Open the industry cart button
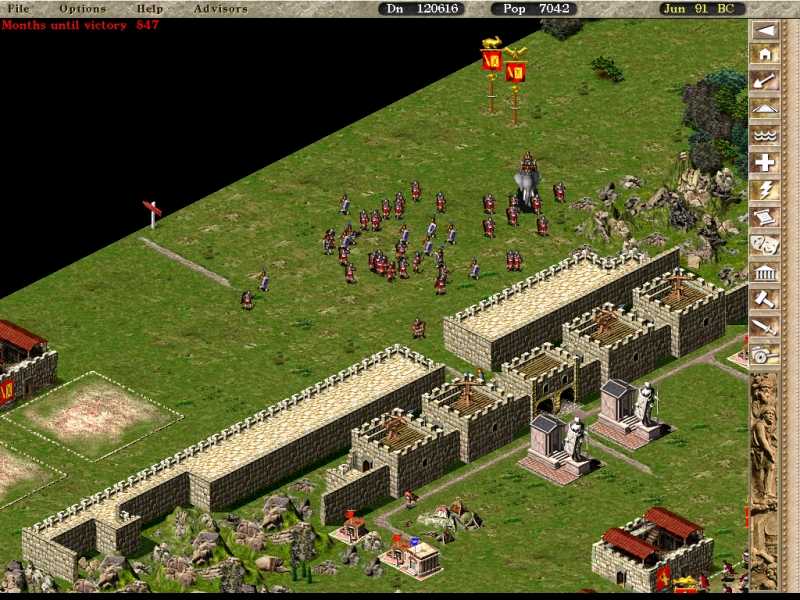Image resolution: width=800 pixels, height=600 pixels. point(764,352)
